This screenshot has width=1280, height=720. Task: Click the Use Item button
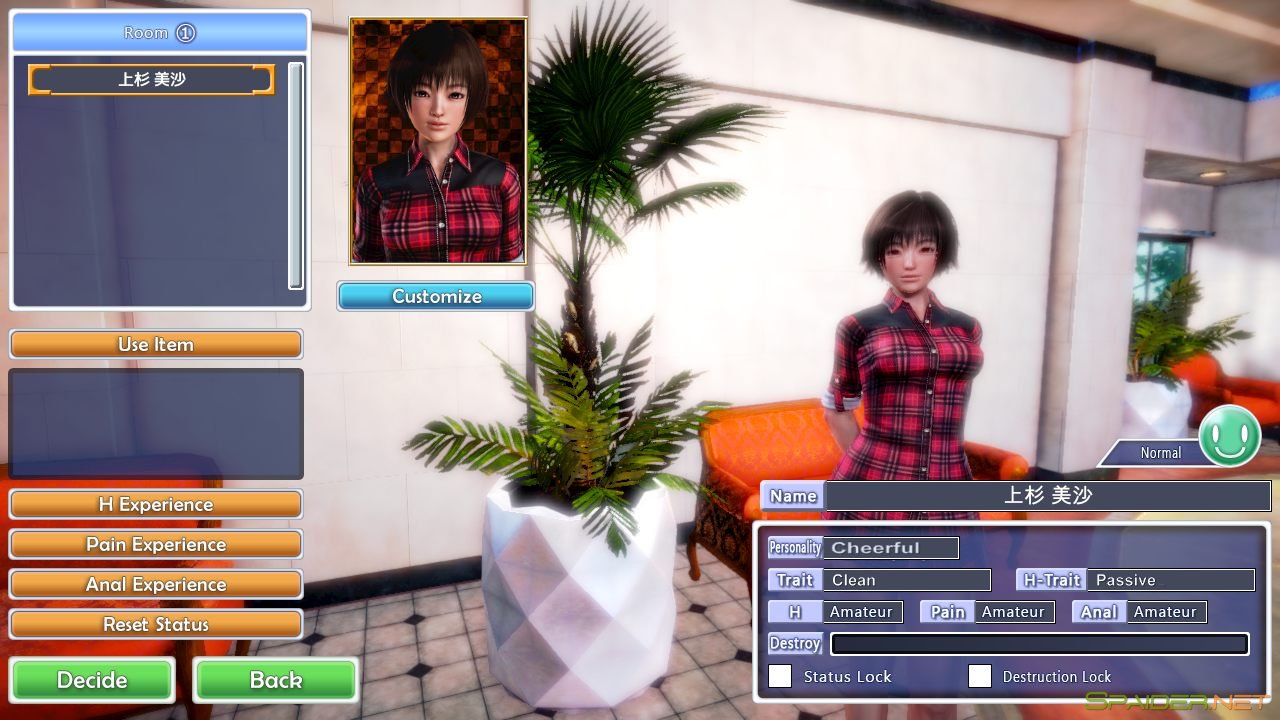click(155, 344)
